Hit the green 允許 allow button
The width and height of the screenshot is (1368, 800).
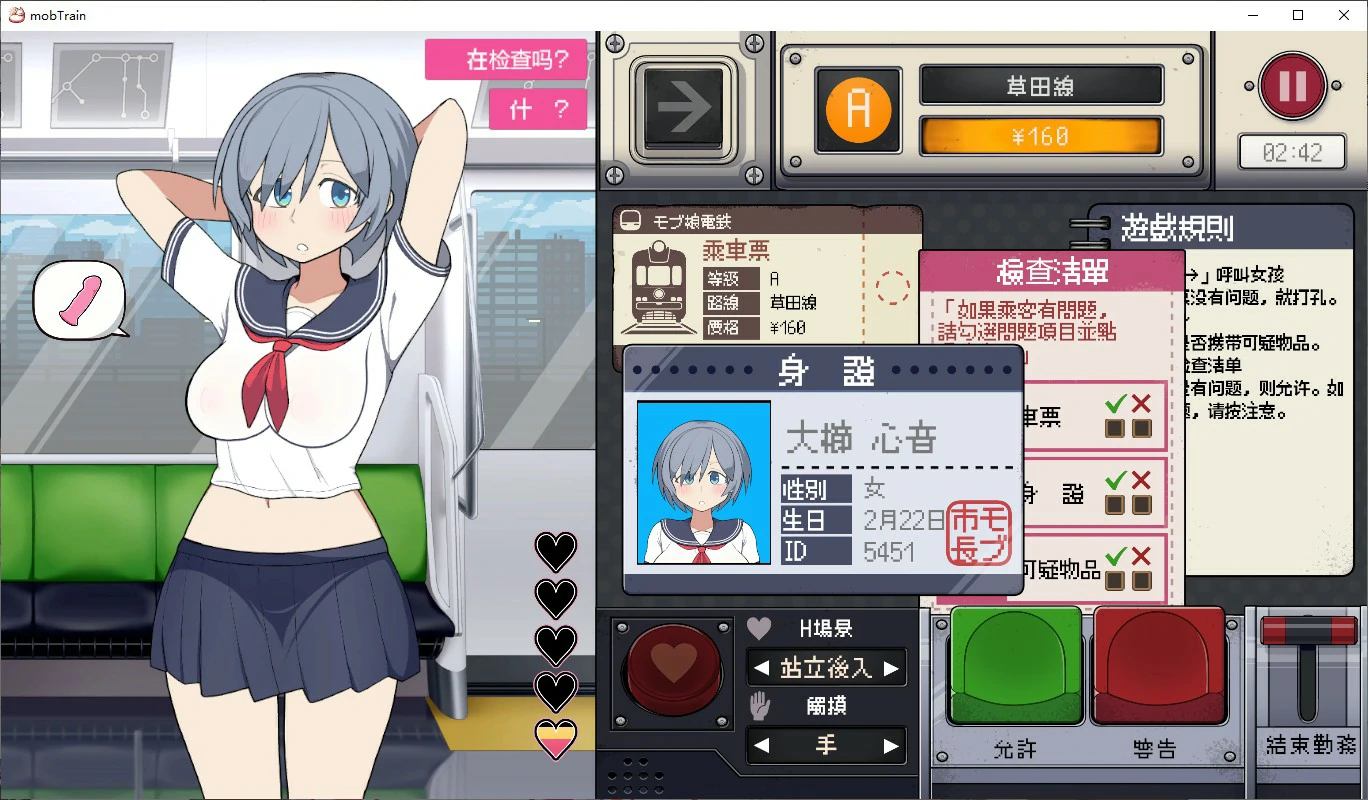pos(1015,664)
